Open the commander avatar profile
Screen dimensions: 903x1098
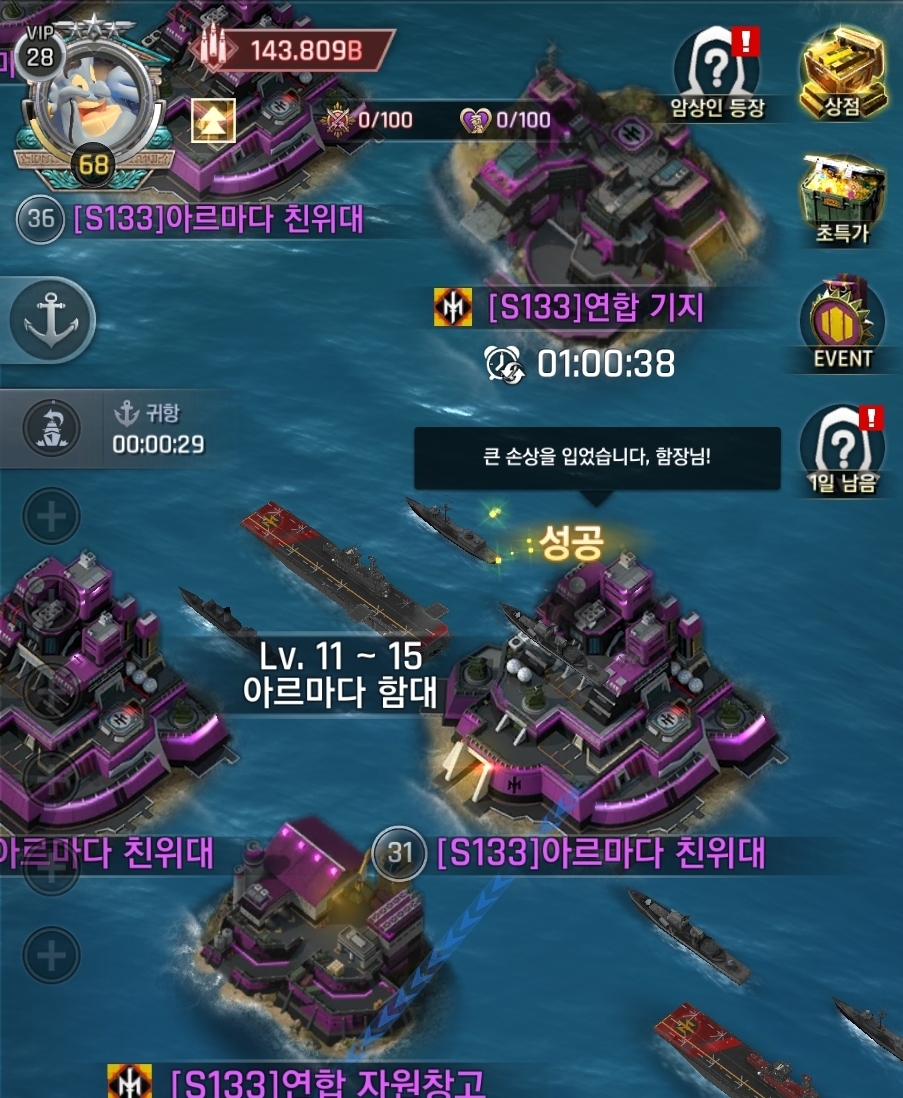[93, 98]
